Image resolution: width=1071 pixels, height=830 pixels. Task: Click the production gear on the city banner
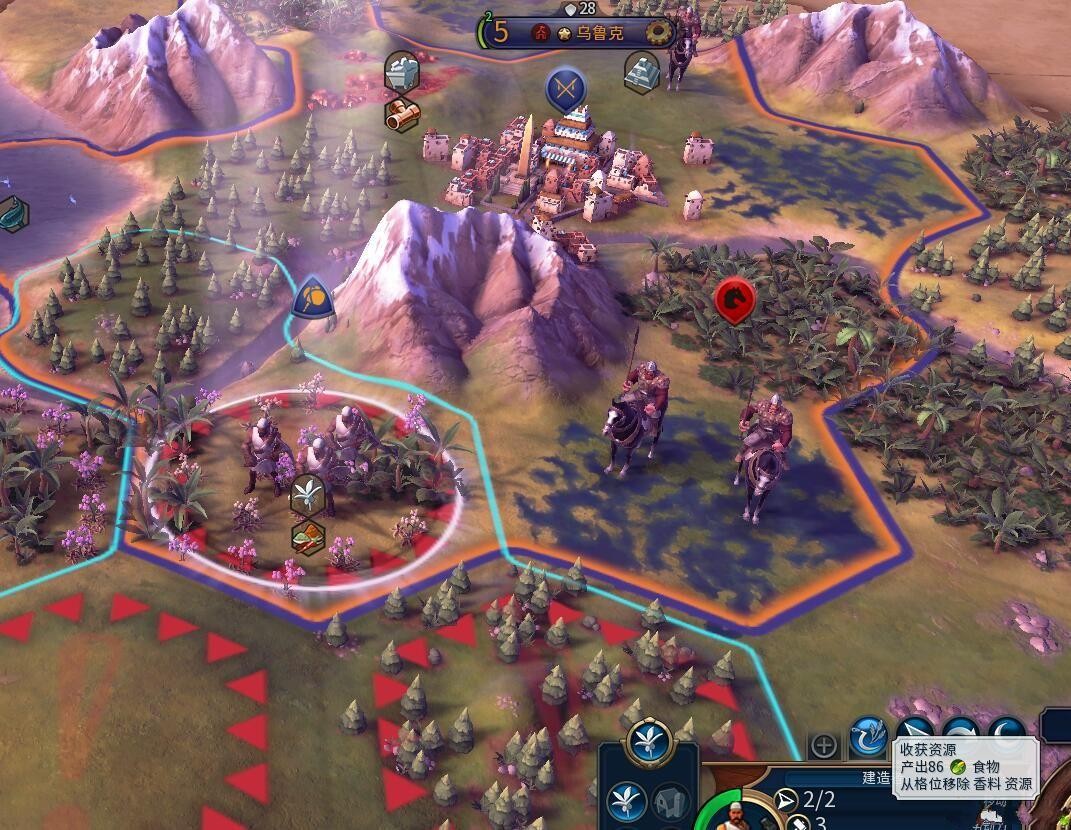659,32
